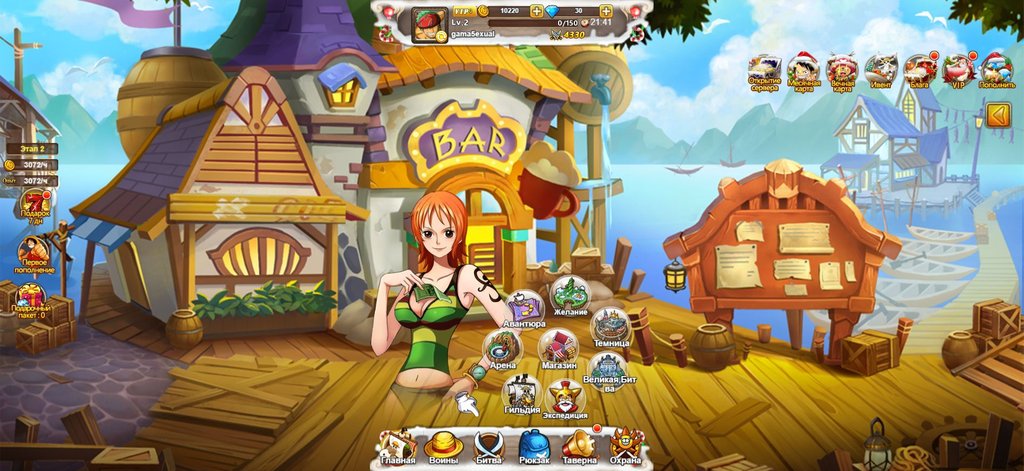
Task: Start the Экспедиция expedition
Action: pos(565,398)
